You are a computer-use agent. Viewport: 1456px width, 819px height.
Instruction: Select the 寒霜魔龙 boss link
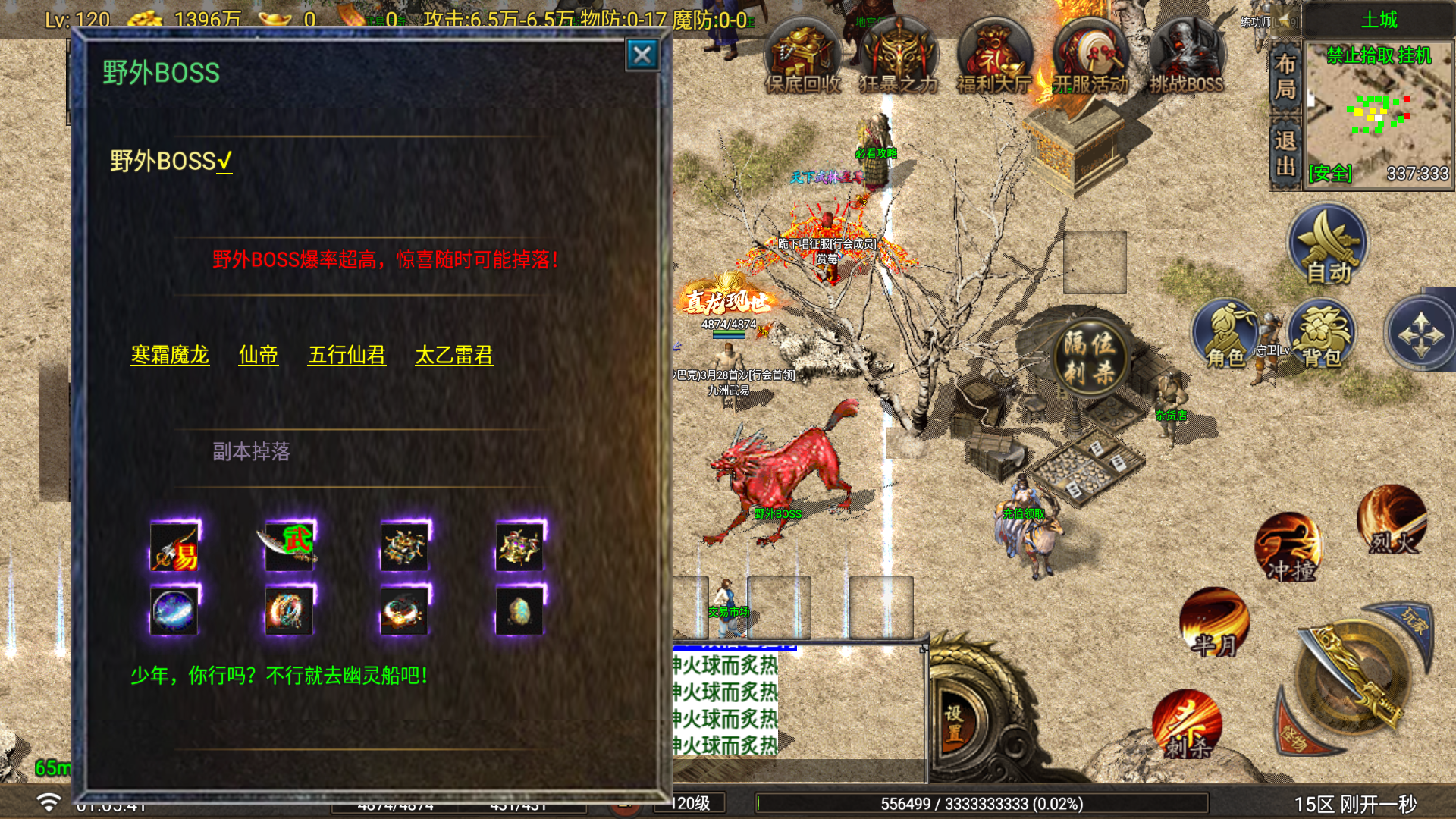[x=170, y=355]
